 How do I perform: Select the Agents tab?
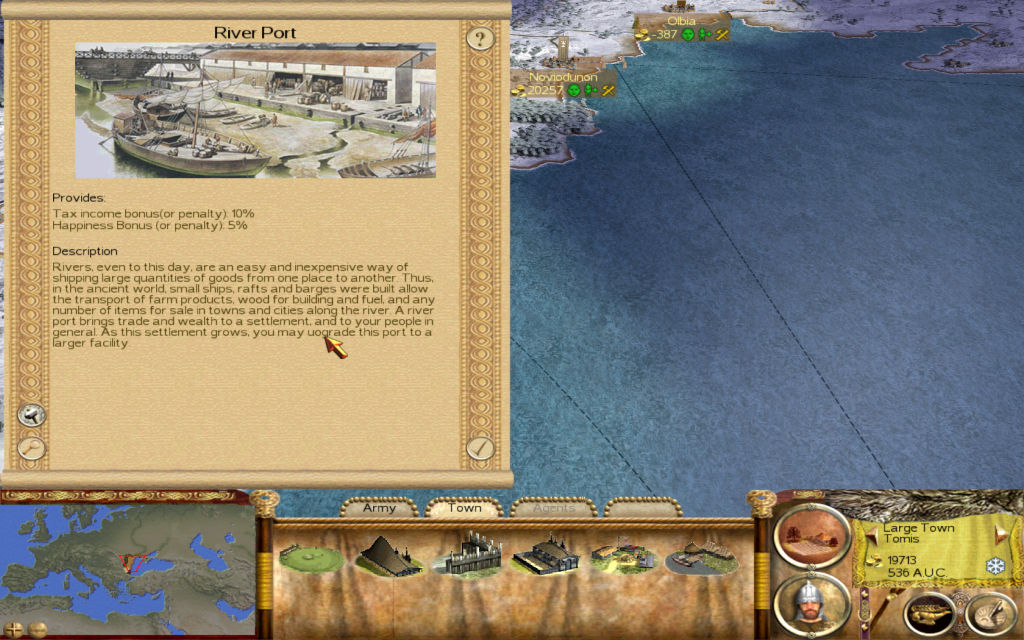point(553,508)
